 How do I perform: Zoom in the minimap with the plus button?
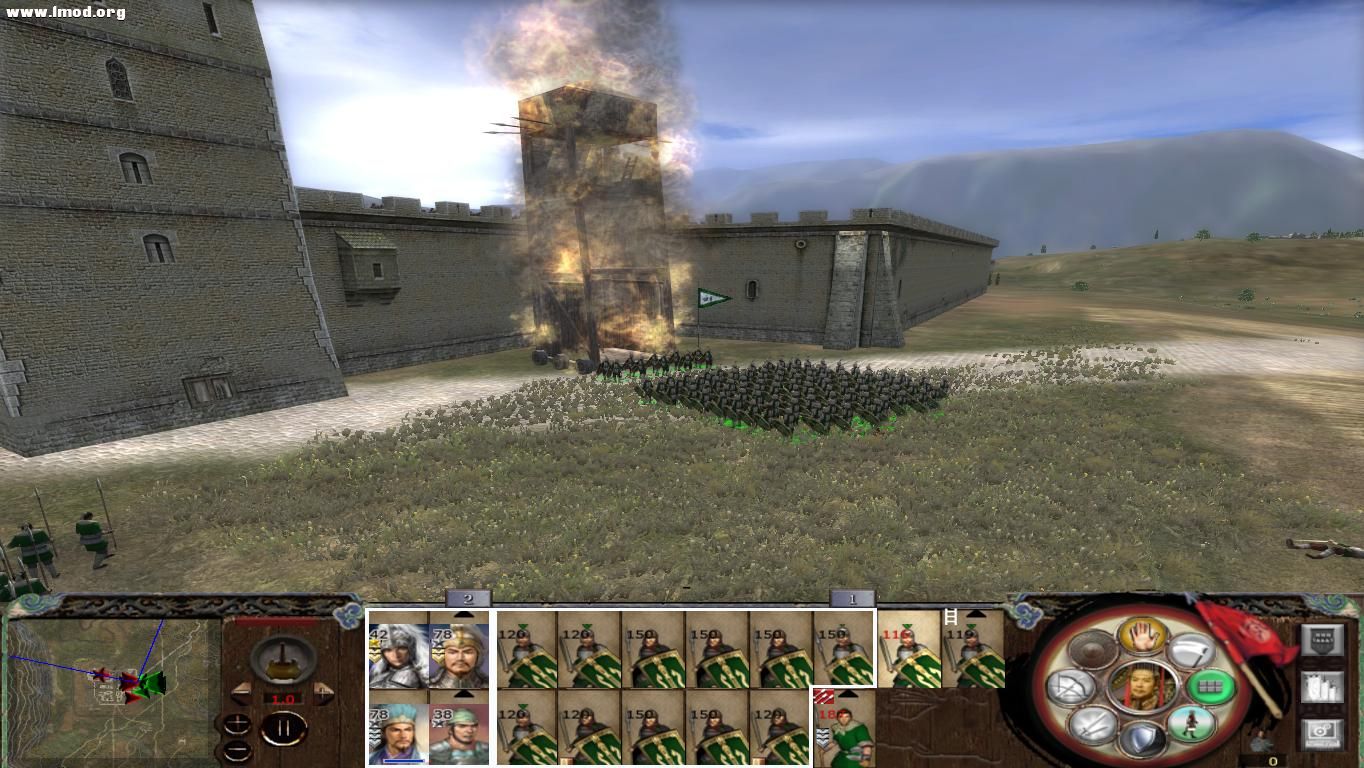pos(237,724)
